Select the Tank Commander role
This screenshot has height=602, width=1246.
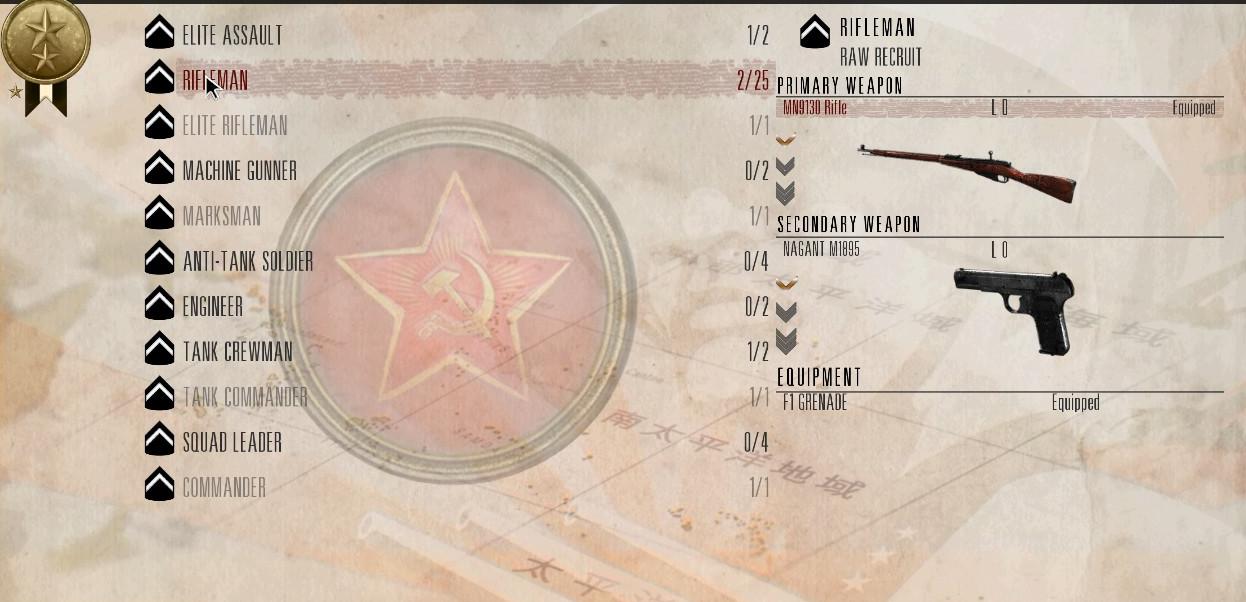tap(244, 397)
